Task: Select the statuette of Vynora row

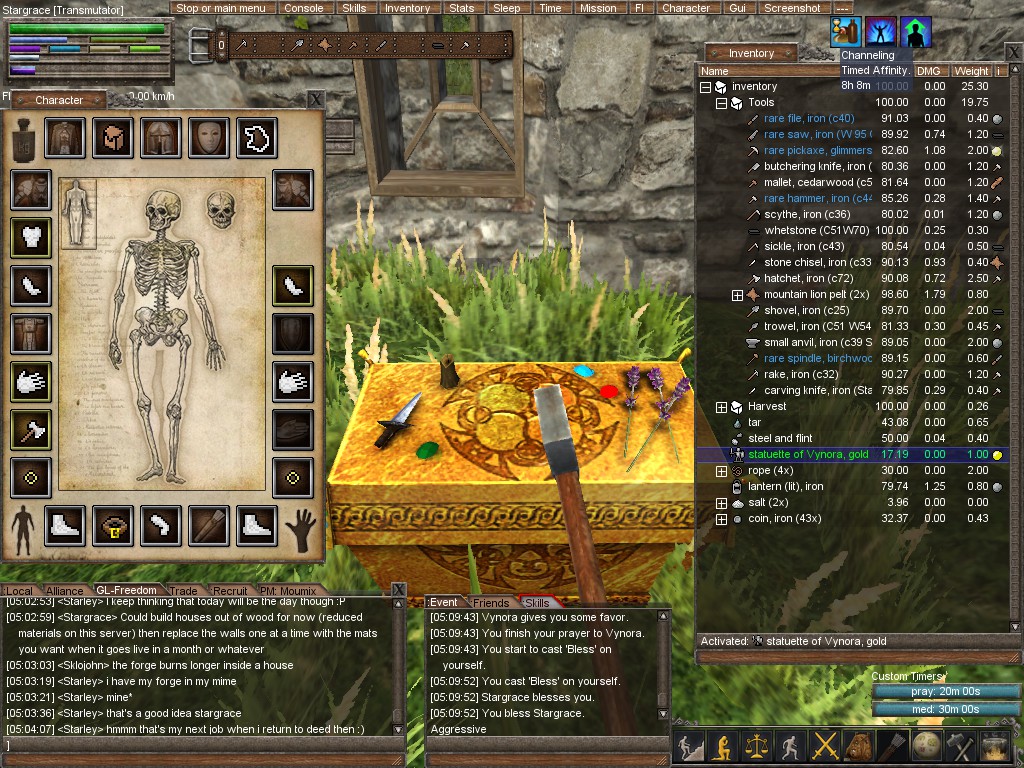Action: pyautogui.click(x=816, y=455)
